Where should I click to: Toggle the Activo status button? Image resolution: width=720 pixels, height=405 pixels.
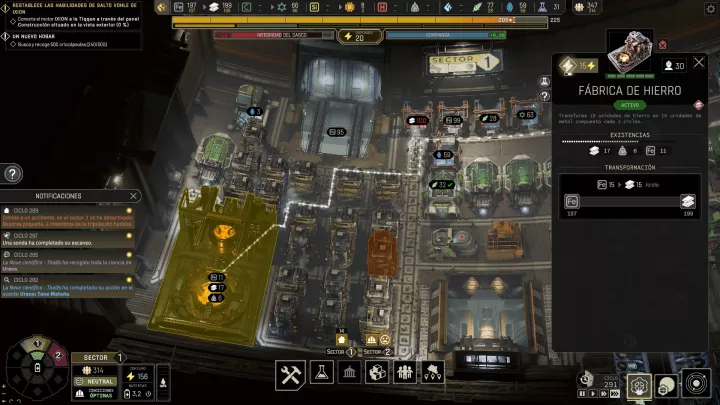[x=630, y=105]
